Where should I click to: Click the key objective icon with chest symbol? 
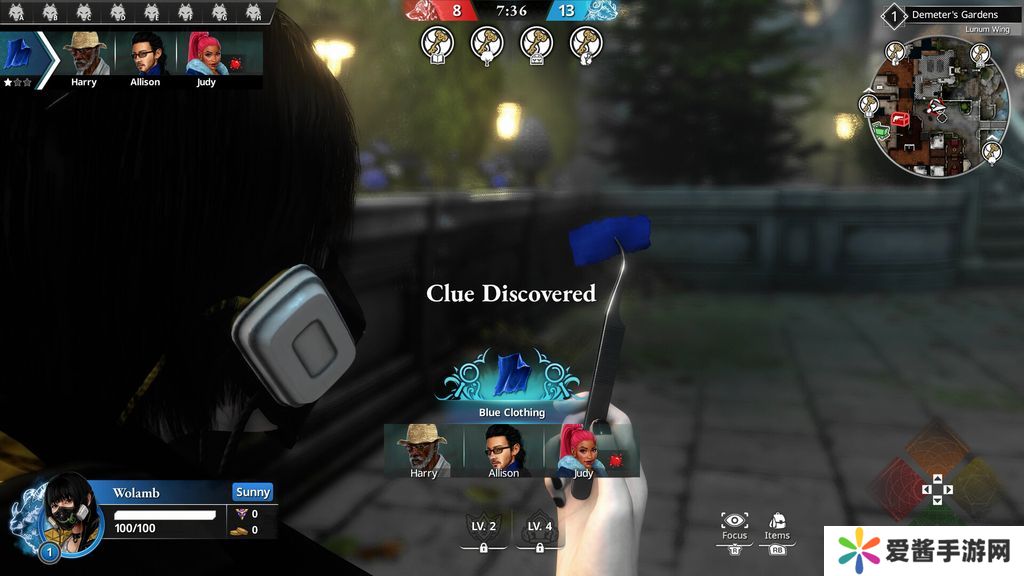(537, 43)
